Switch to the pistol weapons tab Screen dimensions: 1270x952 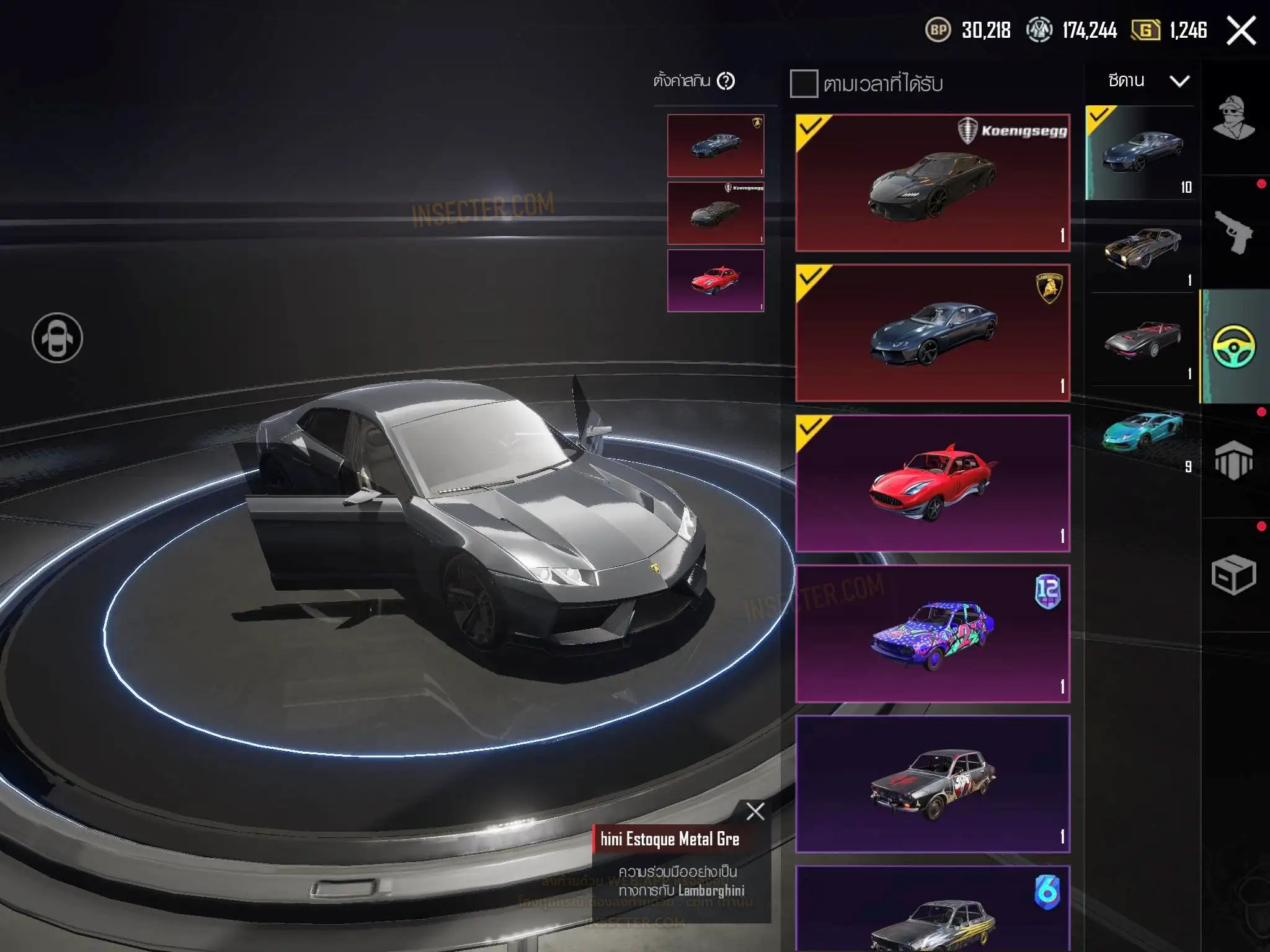(1233, 232)
